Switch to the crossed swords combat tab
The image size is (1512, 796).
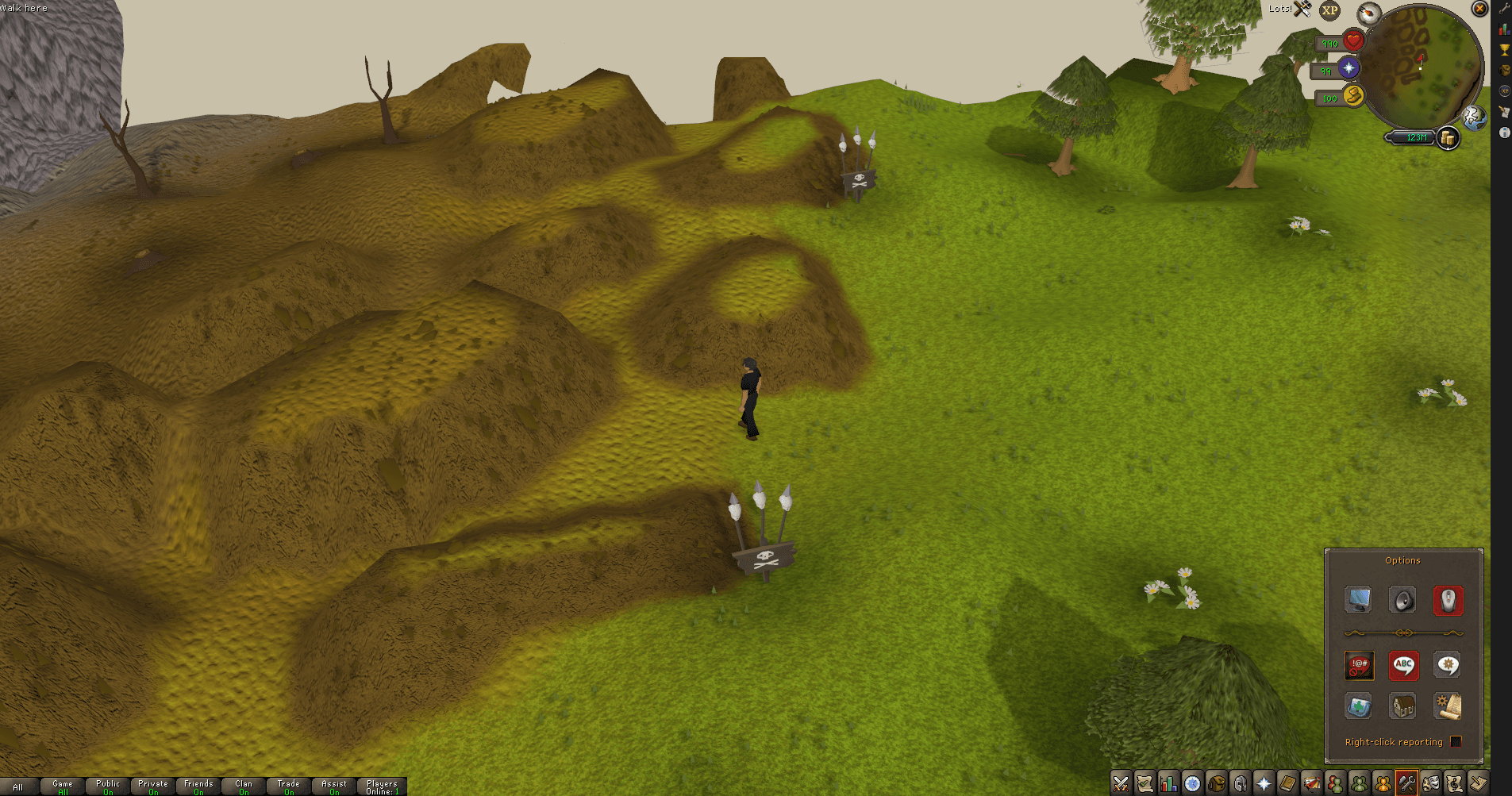coord(1121,784)
